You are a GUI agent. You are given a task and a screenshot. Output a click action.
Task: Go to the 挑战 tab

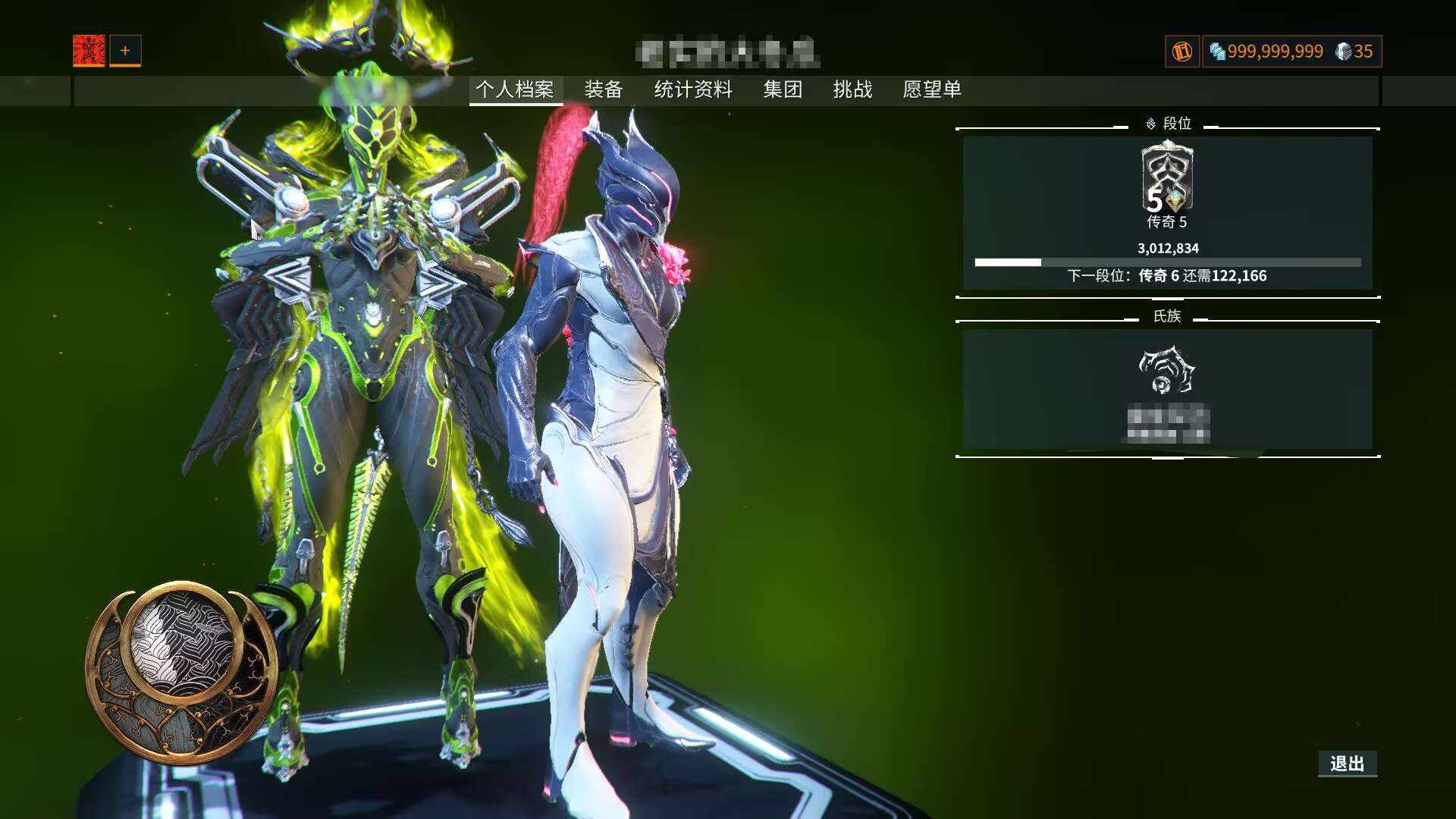click(852, 89)
